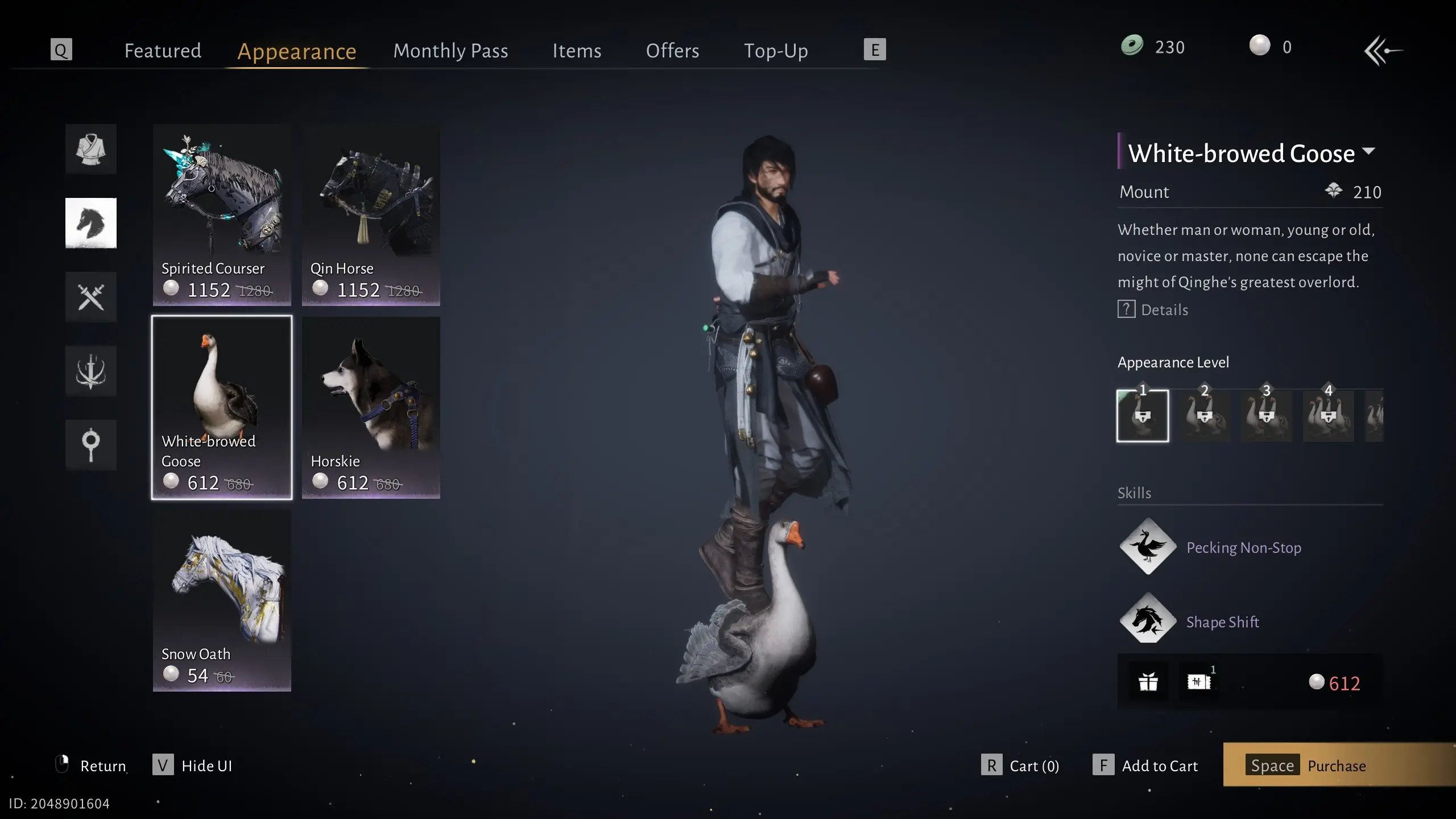1456x819 pixels.
Task: Choose the Qin Horse mount card
Action: pos(371,214)
